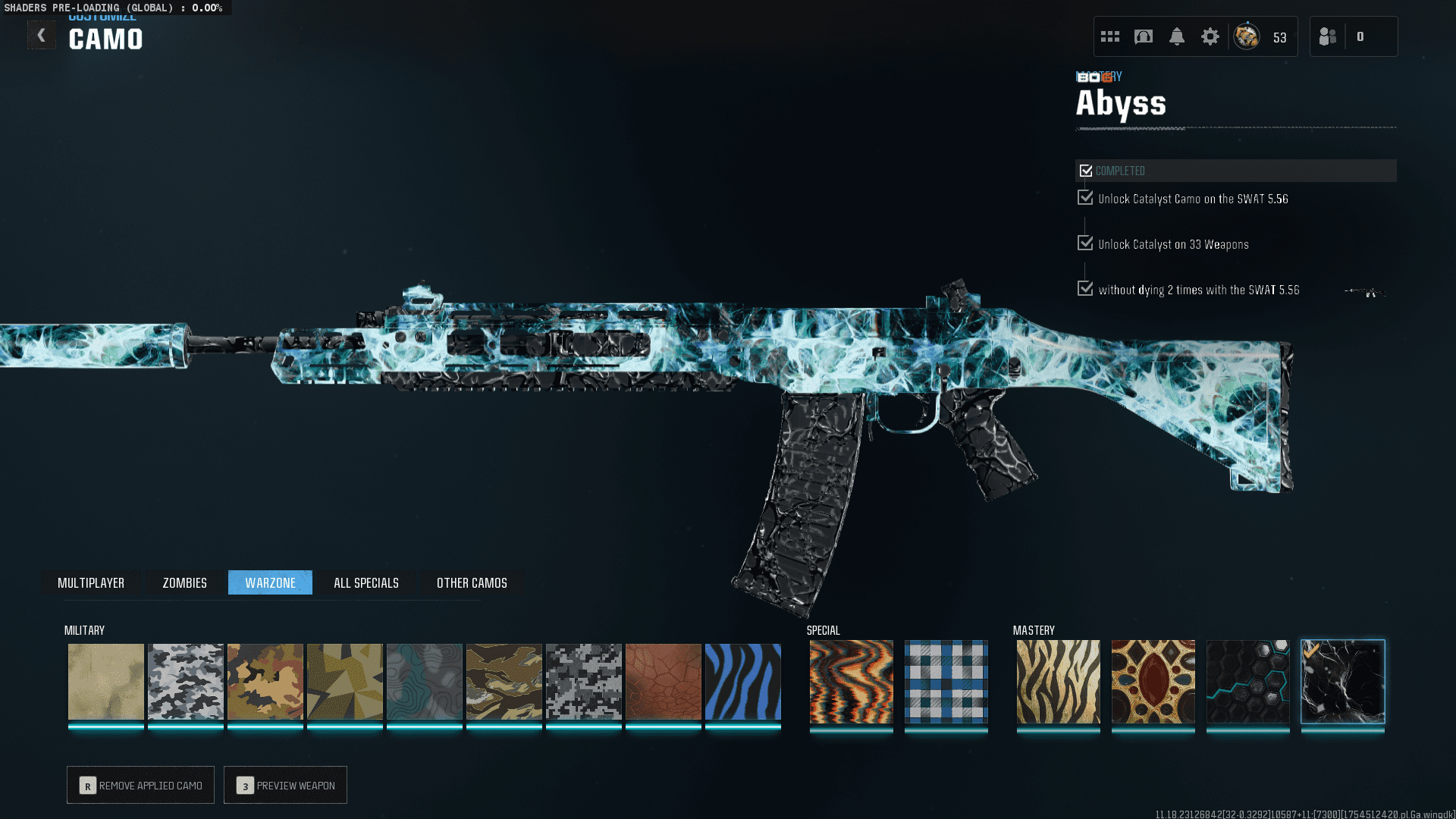
Task: Open the grid menu icon
Action: (1110, 36)
